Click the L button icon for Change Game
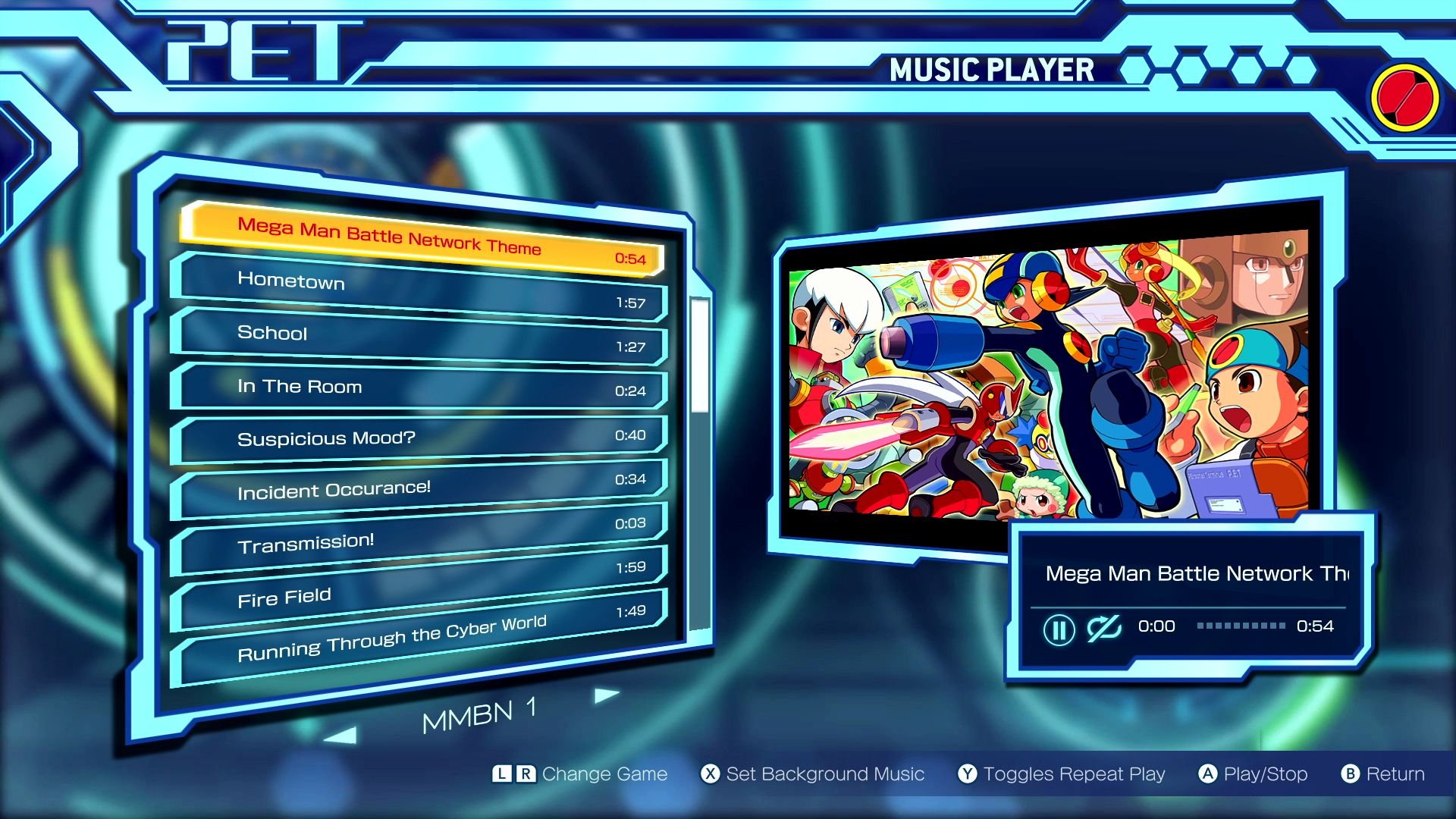1456x819 pixels. (x=502, y=774)
